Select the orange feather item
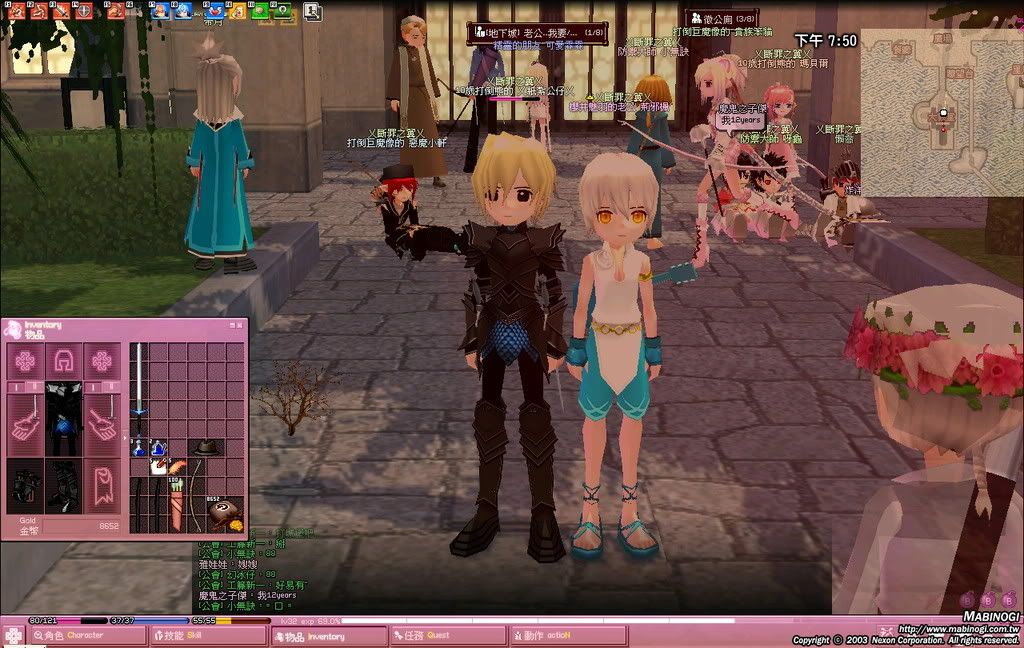 [175, 466]
